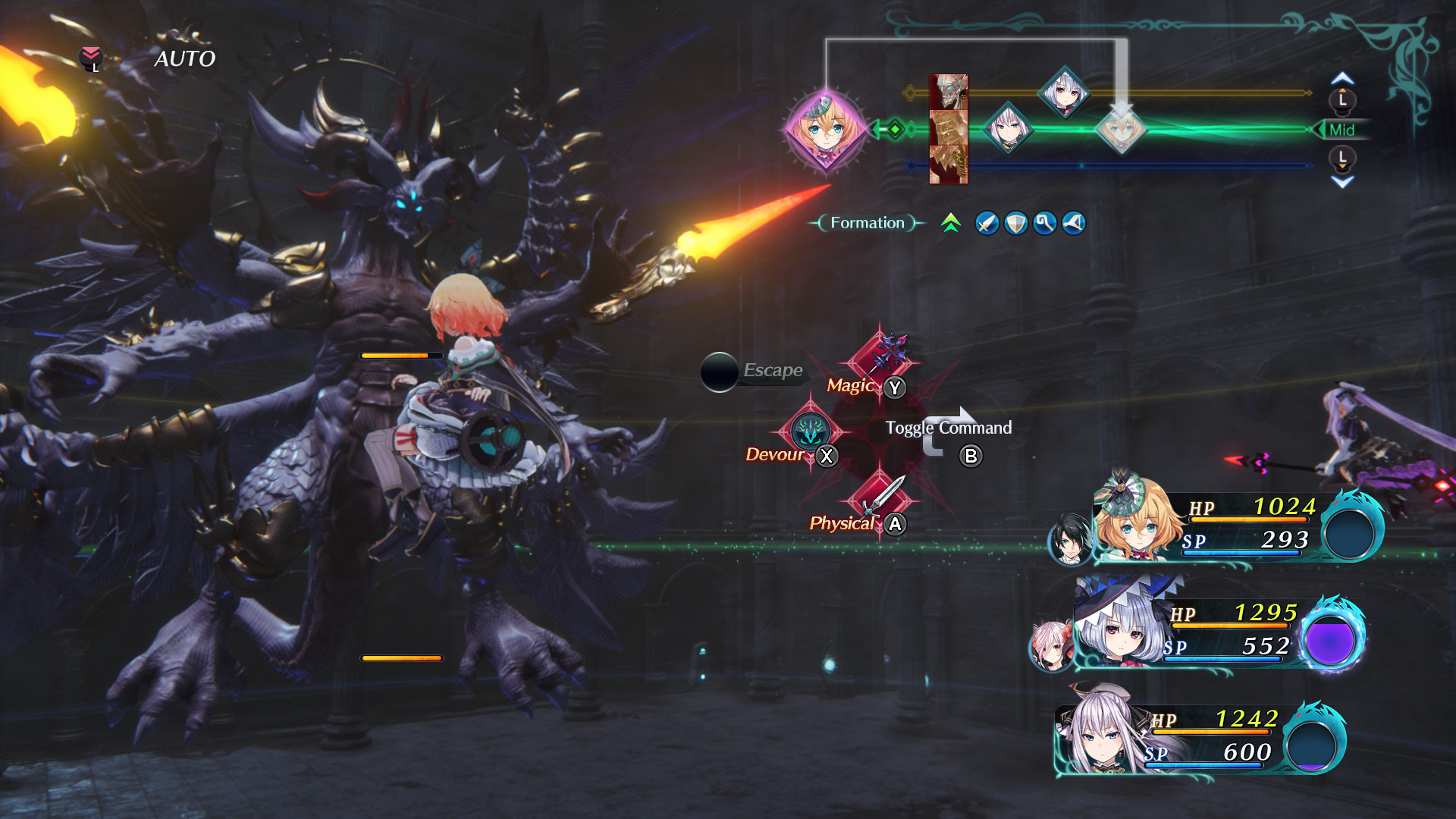Expand the Formation panel label
Viewport: 1456px width, 819px height.
pos(866,223)
